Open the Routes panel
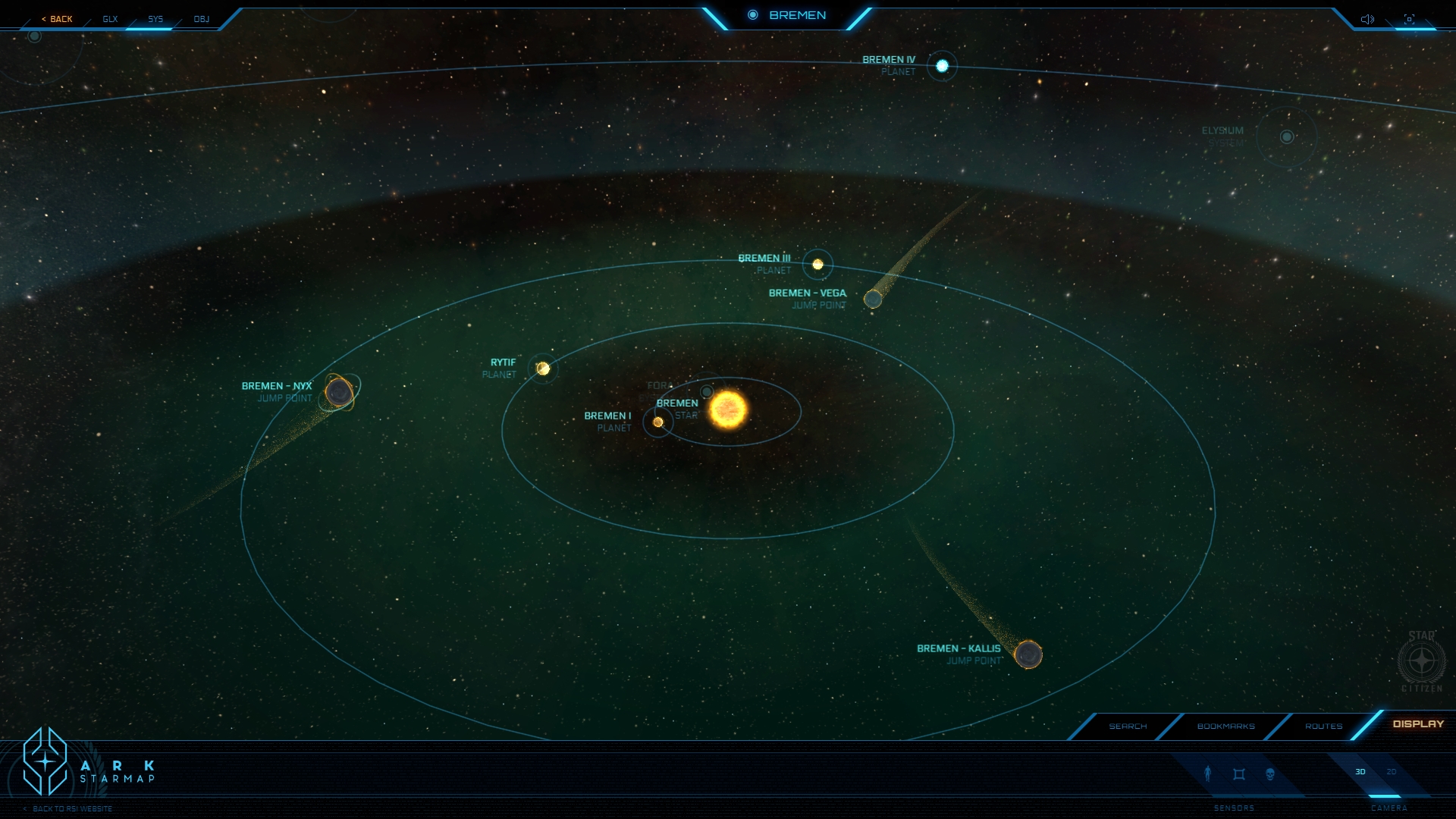Image resolution: width=1456 pixels, height=819 pixels. point(1323,726)
